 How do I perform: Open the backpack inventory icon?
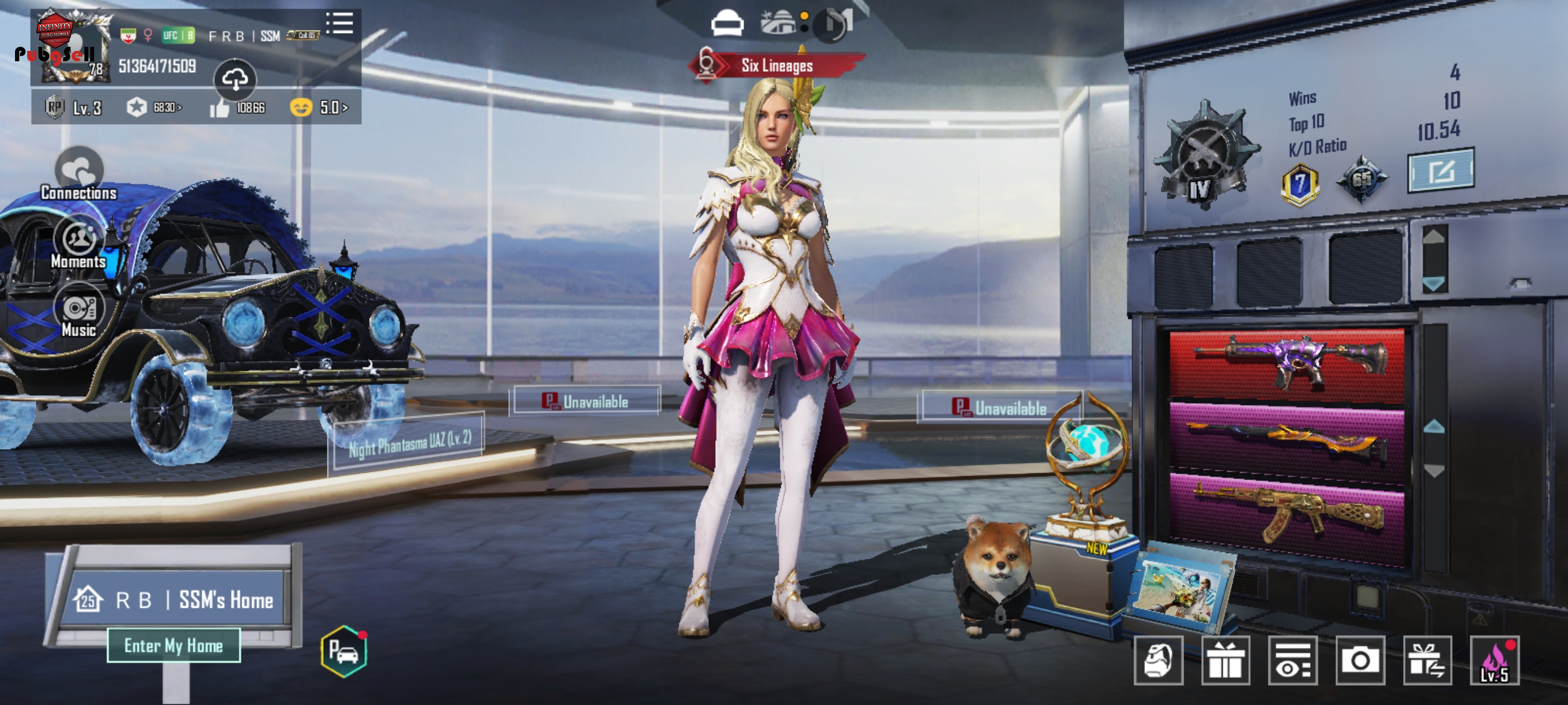pyautogui.click(x=1158, y=661)
